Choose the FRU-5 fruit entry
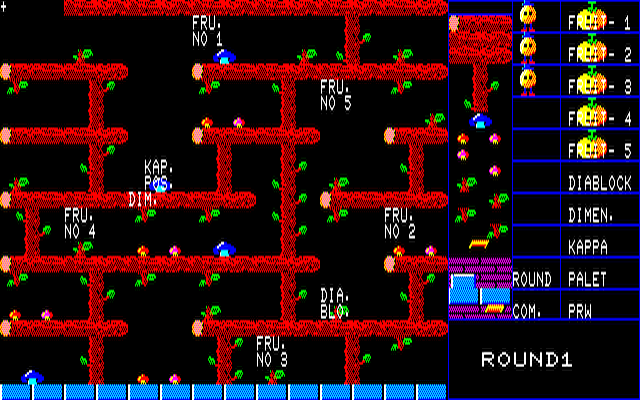 (599, 150)
